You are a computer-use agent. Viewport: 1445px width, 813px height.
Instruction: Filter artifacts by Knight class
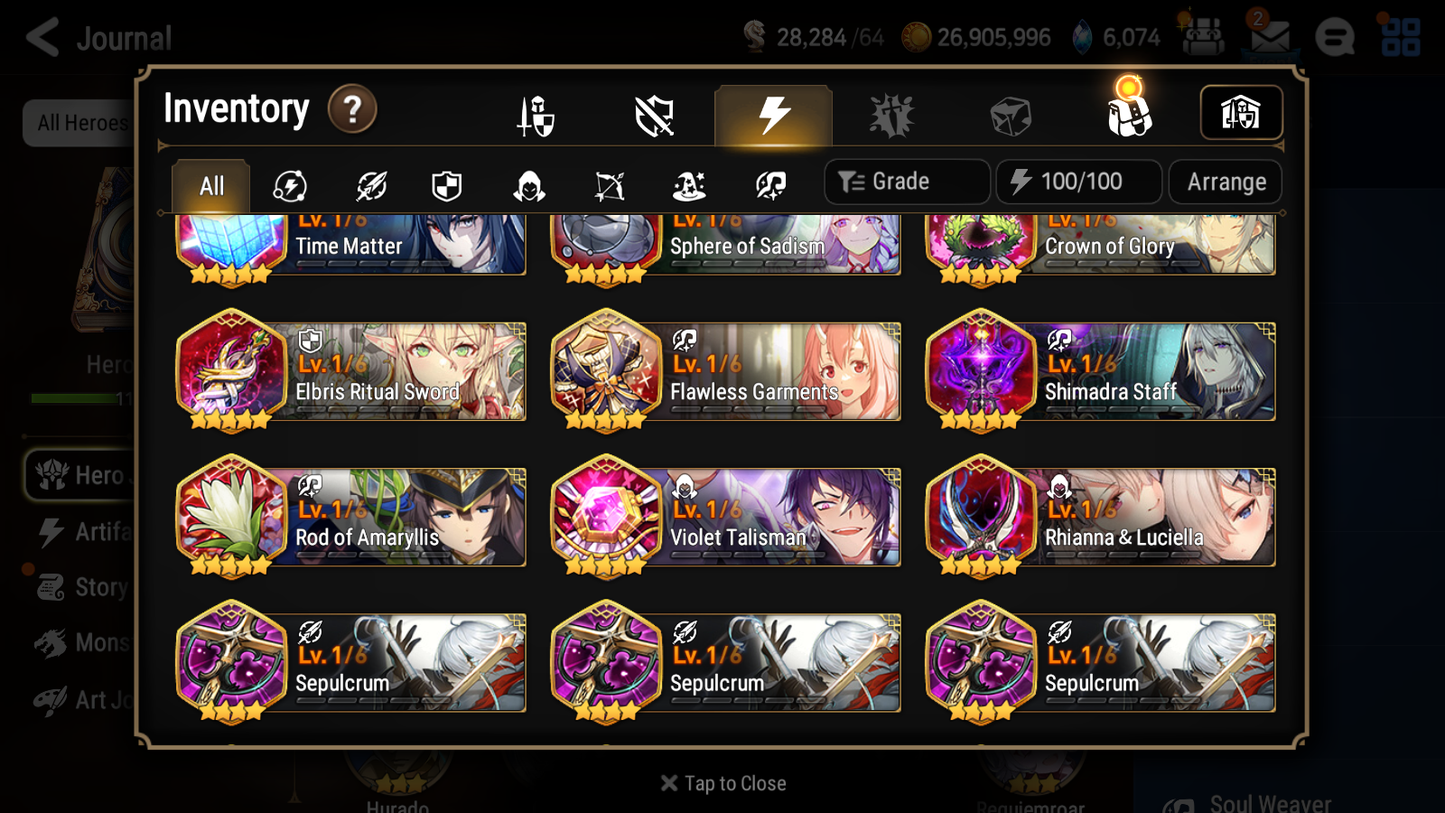pos(446,181)
